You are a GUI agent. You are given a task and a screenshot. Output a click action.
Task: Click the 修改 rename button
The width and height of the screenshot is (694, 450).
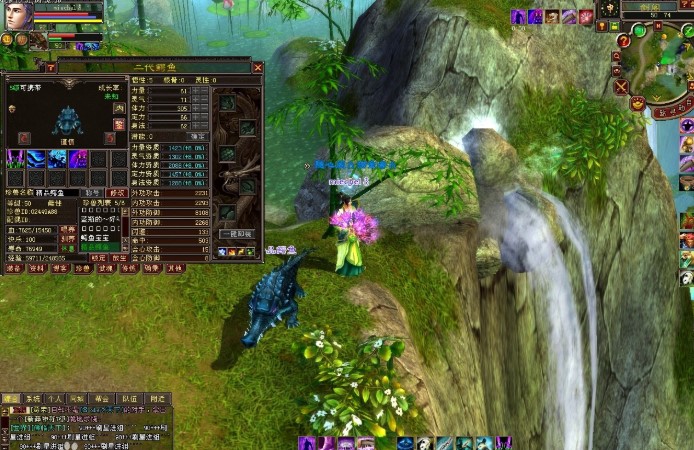click(x=117, y=193)
